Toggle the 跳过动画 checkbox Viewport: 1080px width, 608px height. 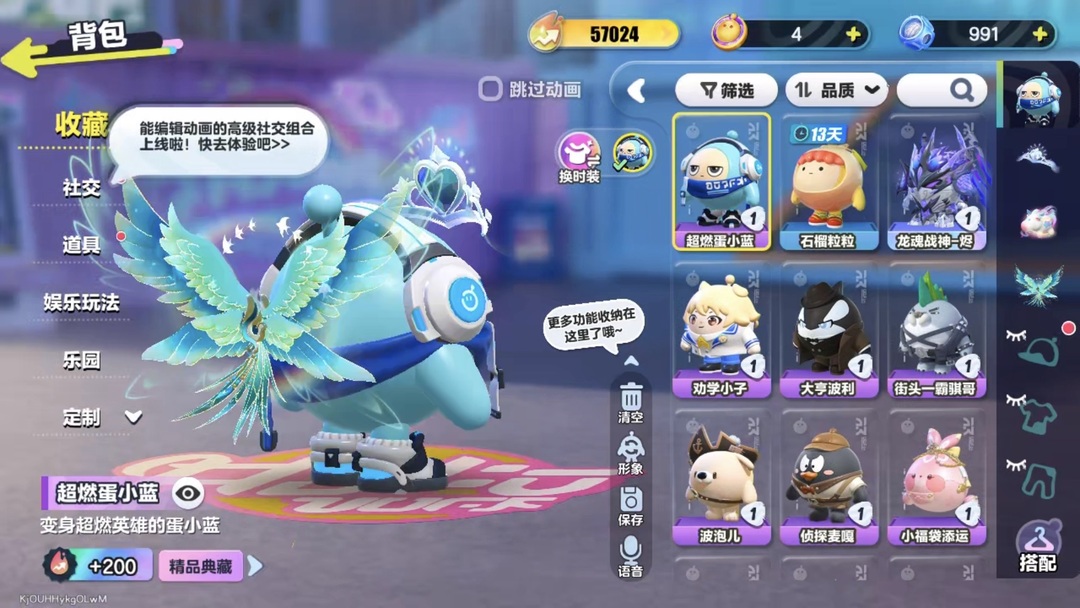490,89
